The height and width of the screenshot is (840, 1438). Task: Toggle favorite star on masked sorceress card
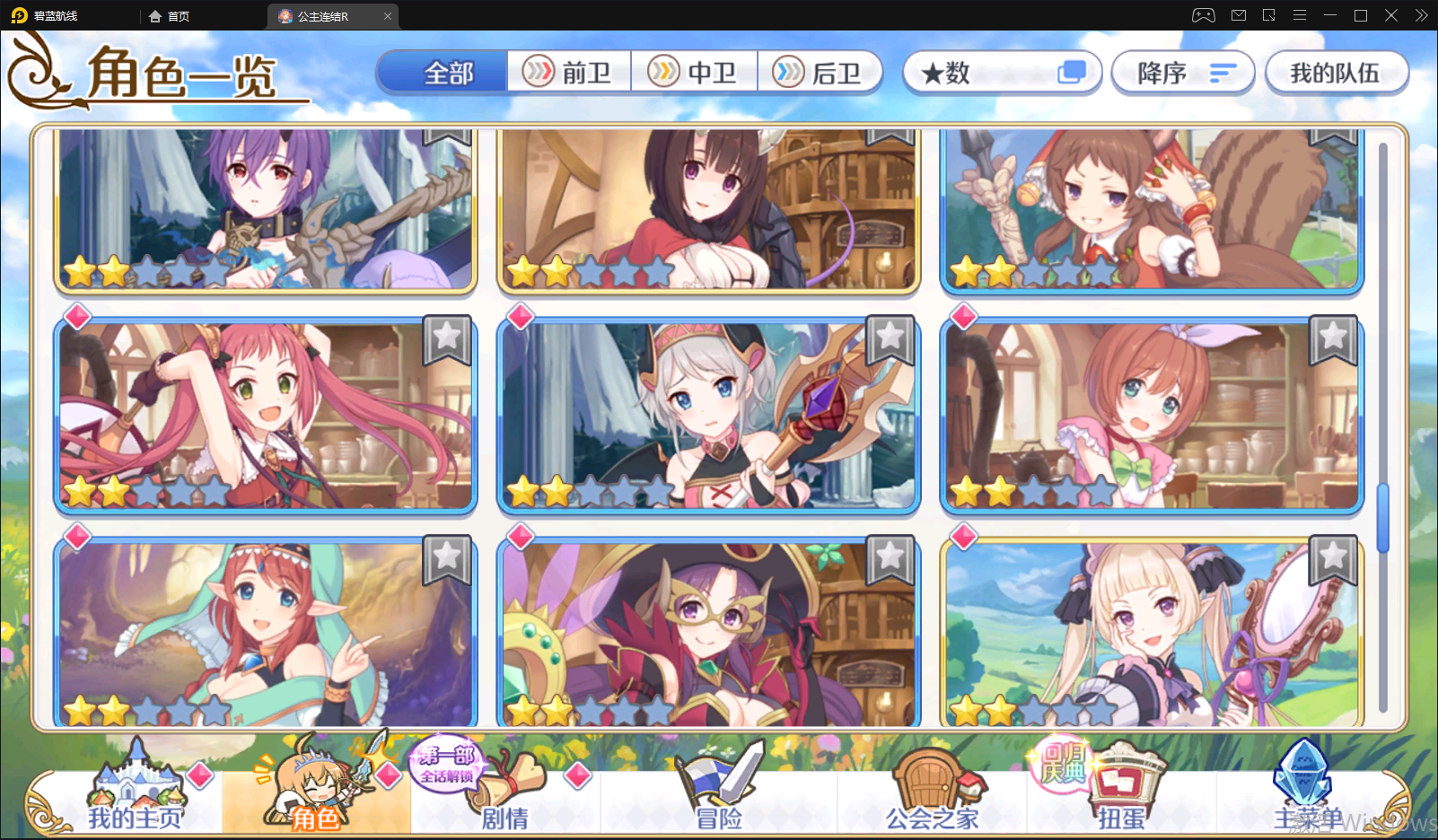(x=890, y=558)
